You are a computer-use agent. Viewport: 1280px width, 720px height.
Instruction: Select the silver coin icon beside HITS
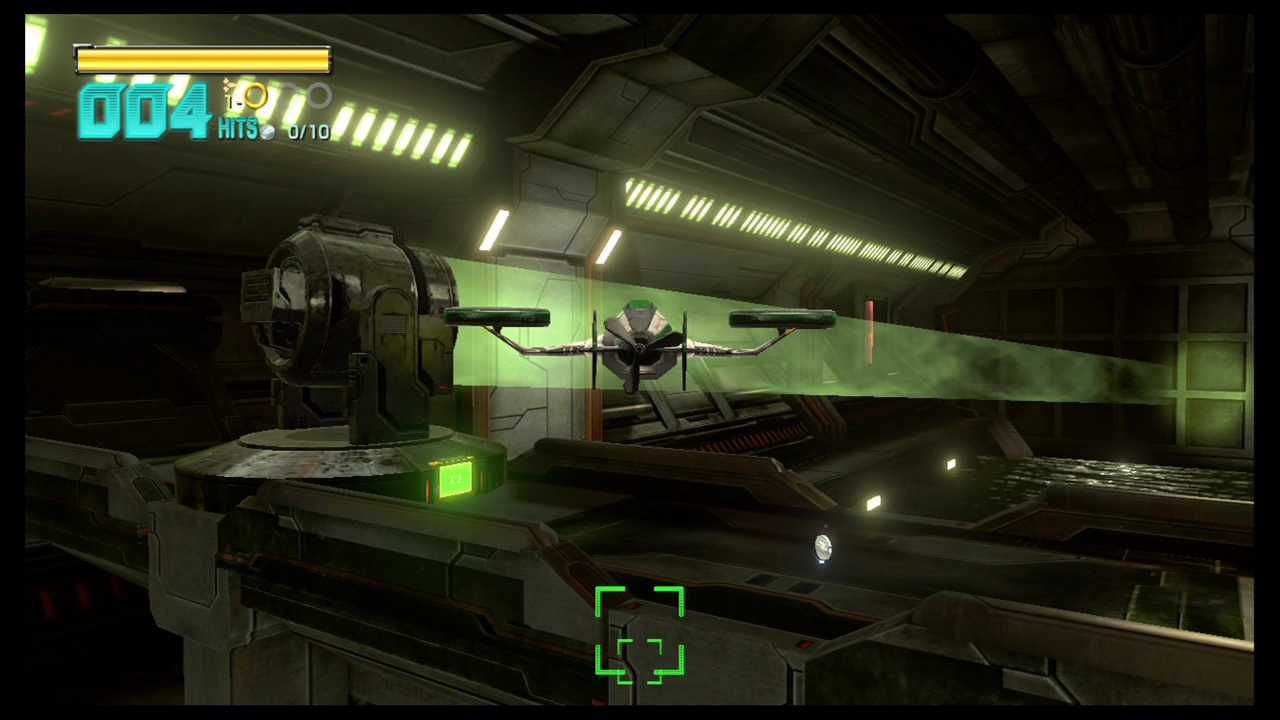coord(269,131)
